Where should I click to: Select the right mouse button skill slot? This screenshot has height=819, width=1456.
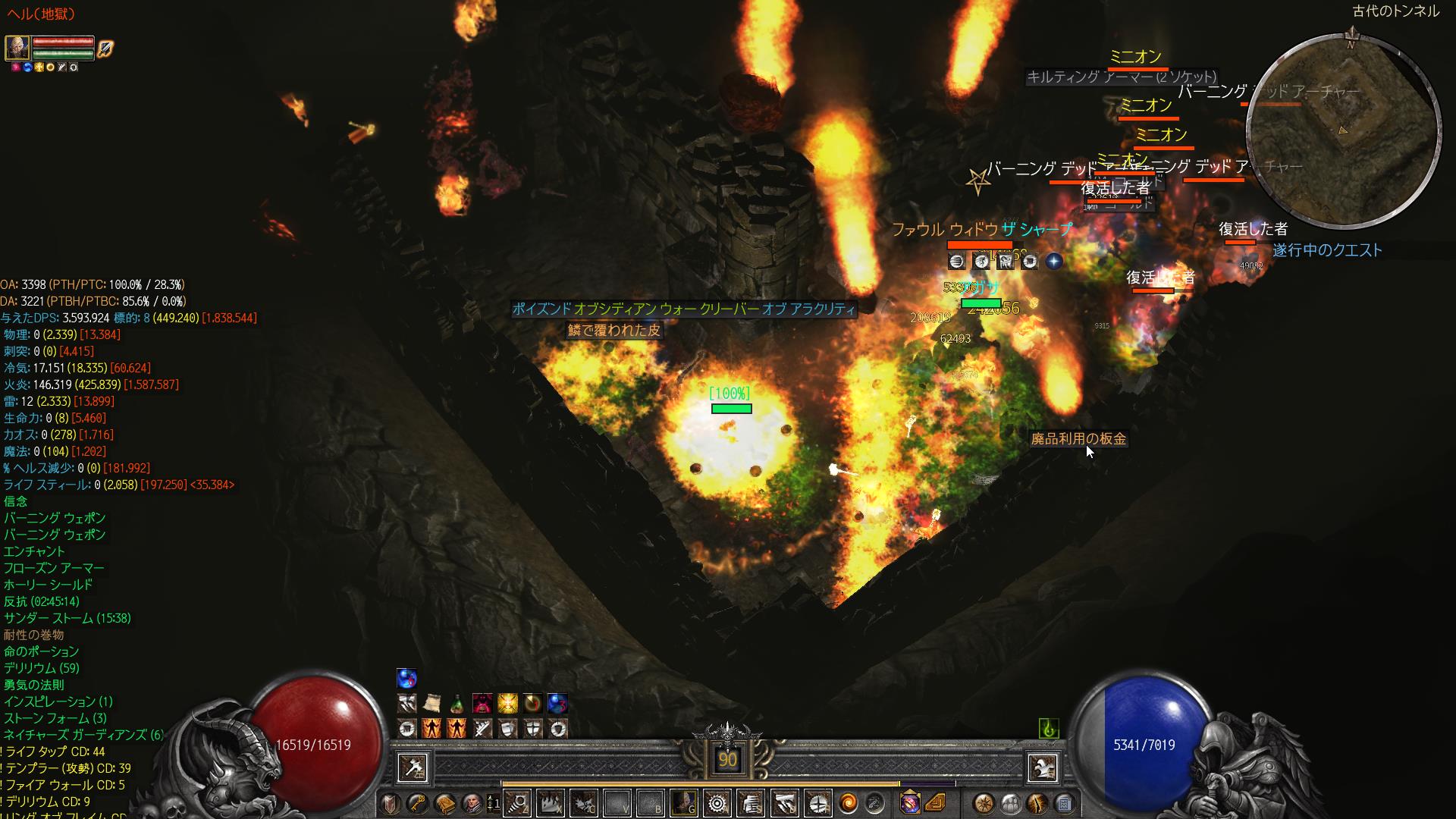1042,767
